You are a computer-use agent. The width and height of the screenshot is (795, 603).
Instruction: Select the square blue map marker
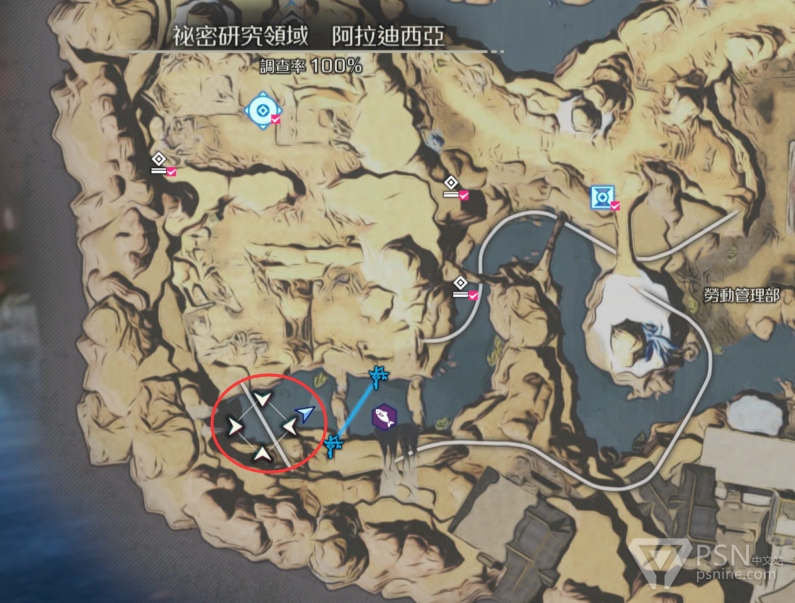pos(602,198)
